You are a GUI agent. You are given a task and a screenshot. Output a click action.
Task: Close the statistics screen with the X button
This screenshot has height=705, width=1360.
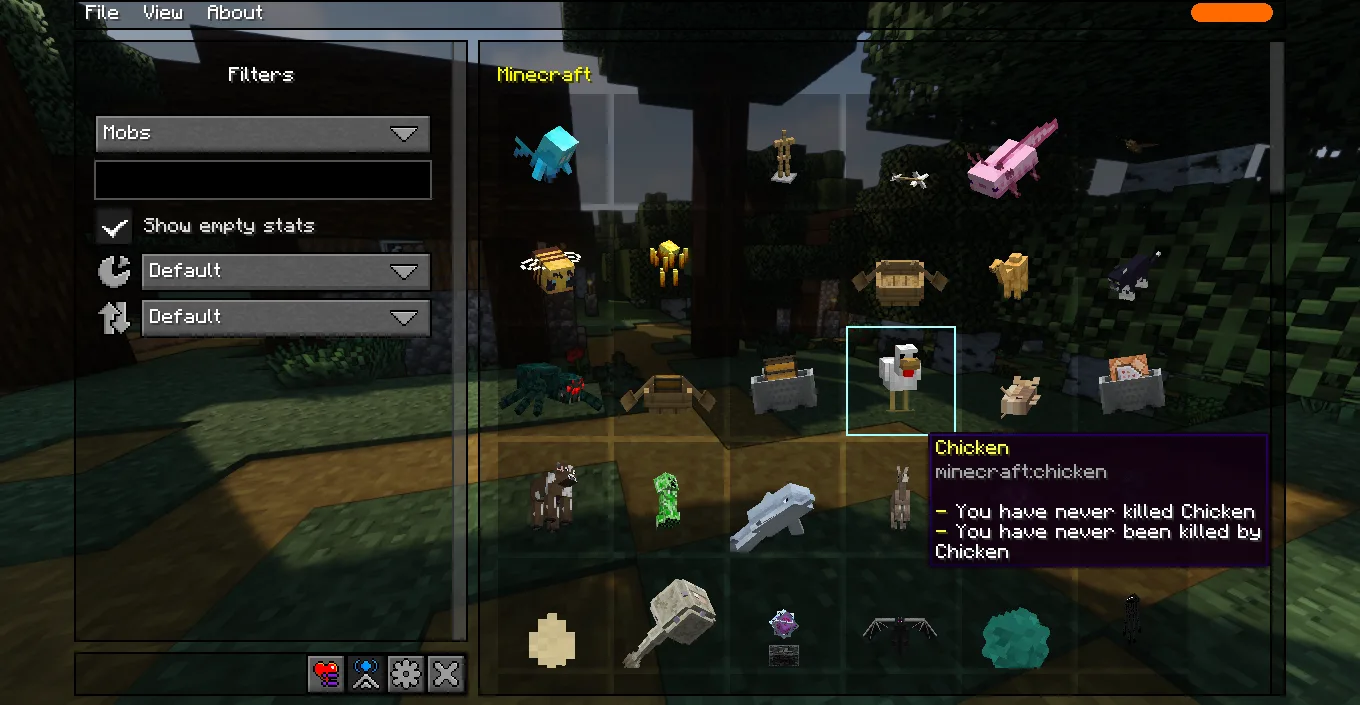pyautogui.click(x=445, y=675)
